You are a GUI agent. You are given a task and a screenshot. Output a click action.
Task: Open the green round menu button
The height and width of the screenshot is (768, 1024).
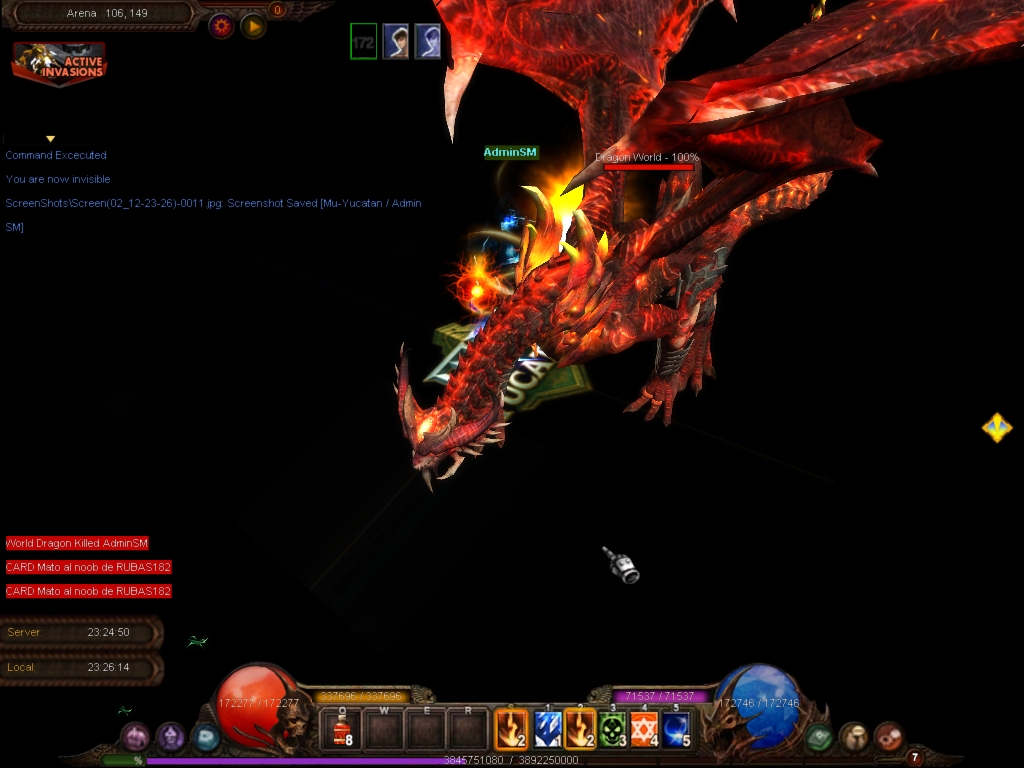coord(820,737)
